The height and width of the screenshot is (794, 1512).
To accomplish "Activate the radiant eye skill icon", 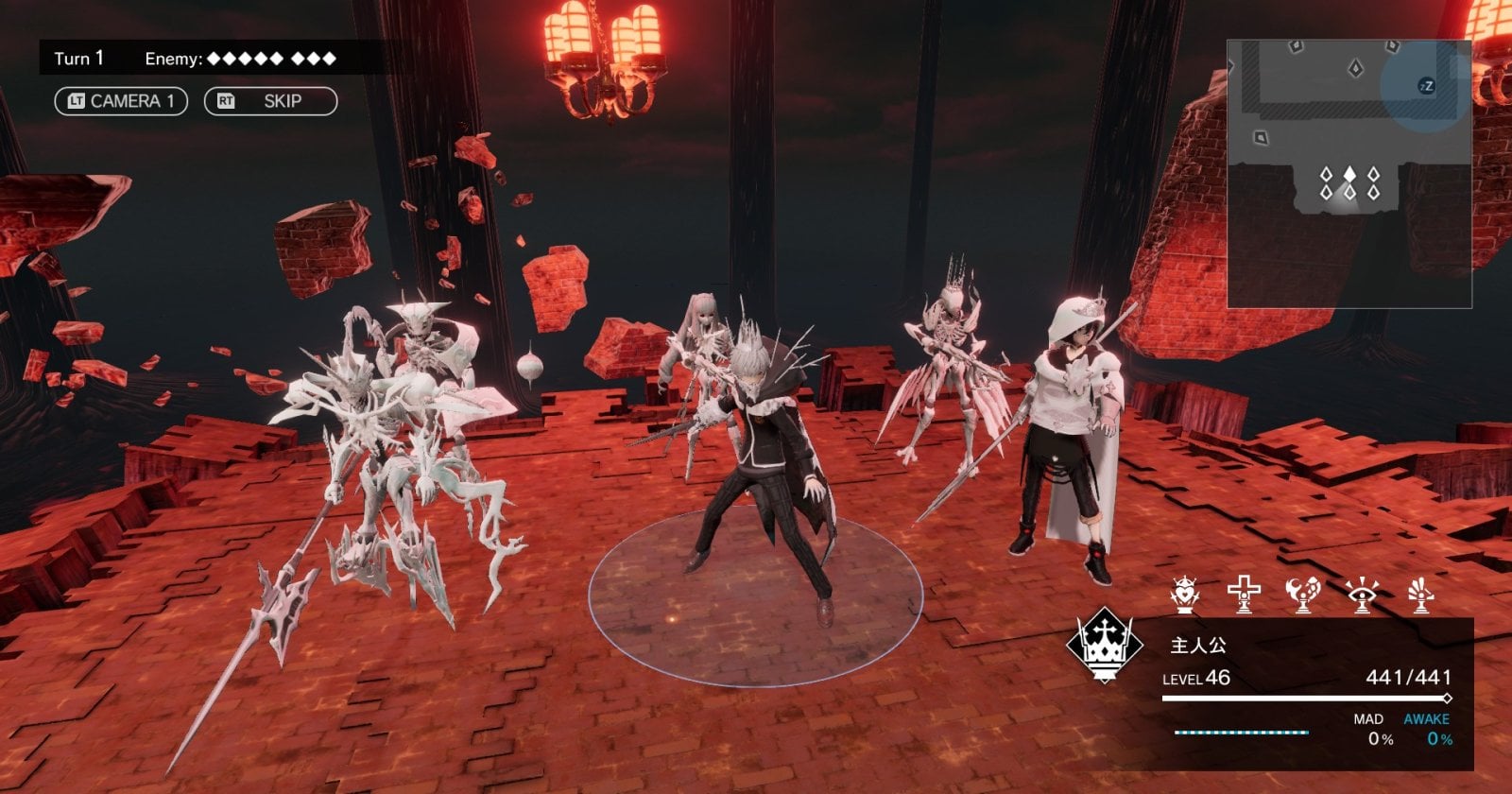I will [x=1362, y=595].
